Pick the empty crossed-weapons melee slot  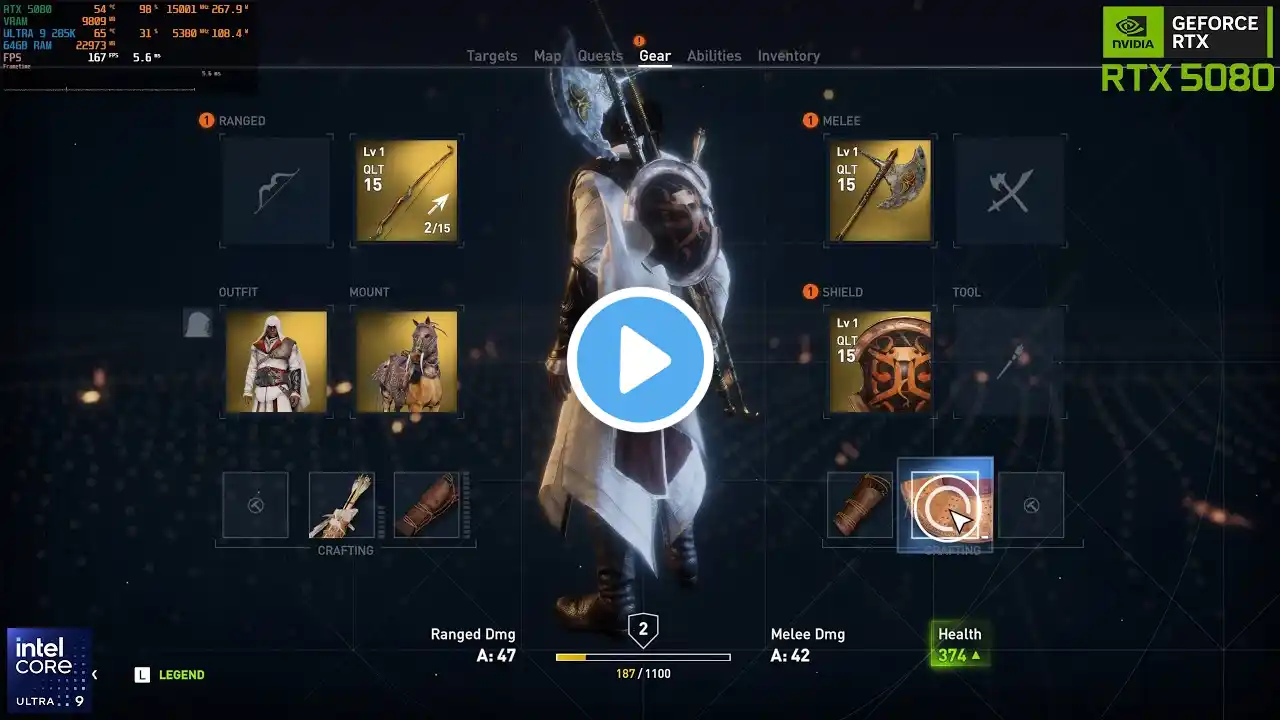tap(1009, 191)
